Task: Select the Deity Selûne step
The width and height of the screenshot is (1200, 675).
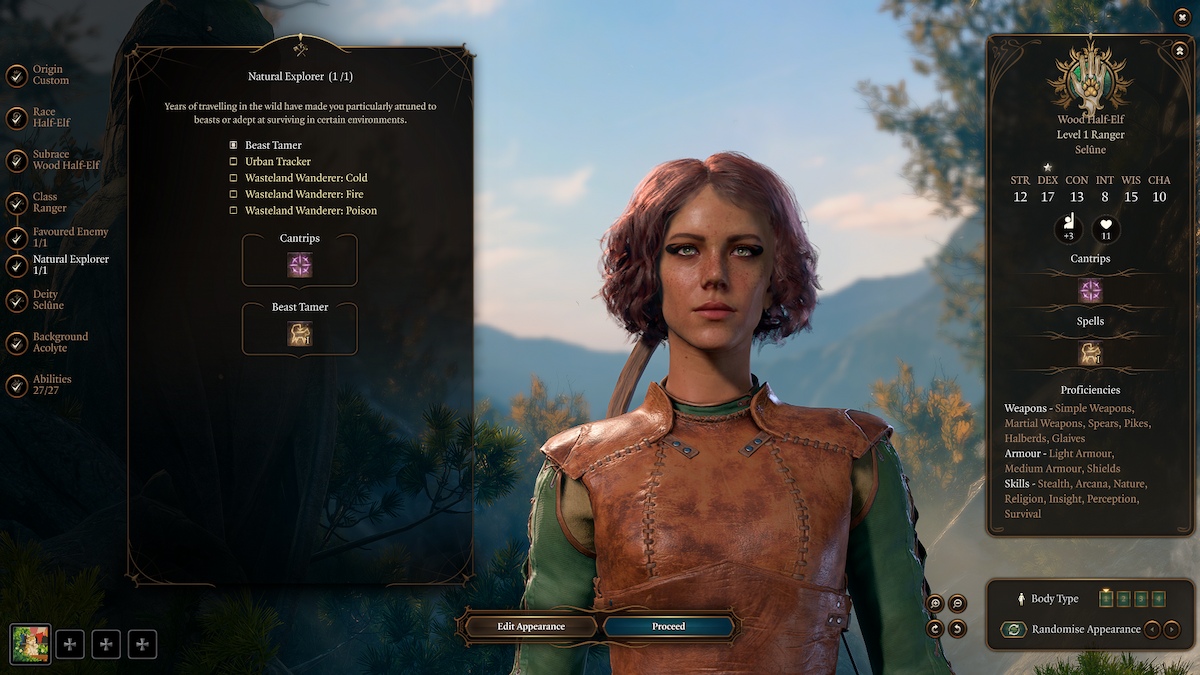Action: coord(47,300)
